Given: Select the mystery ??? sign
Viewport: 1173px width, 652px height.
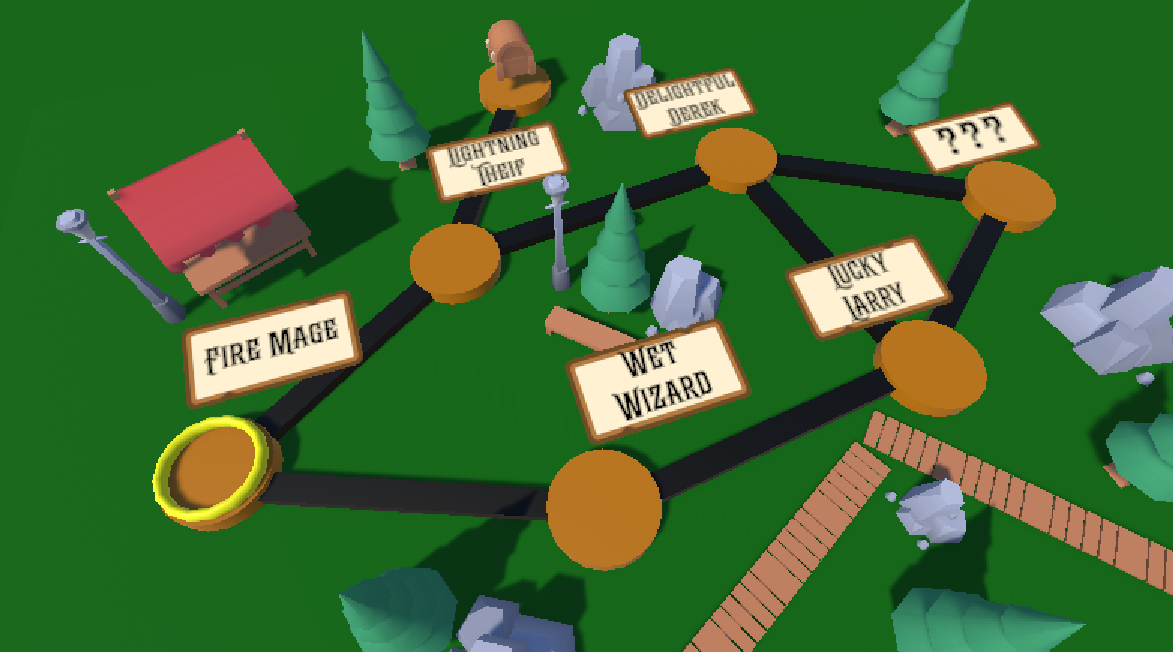Looking at the screenshot, I should click(x=973, y=136).
